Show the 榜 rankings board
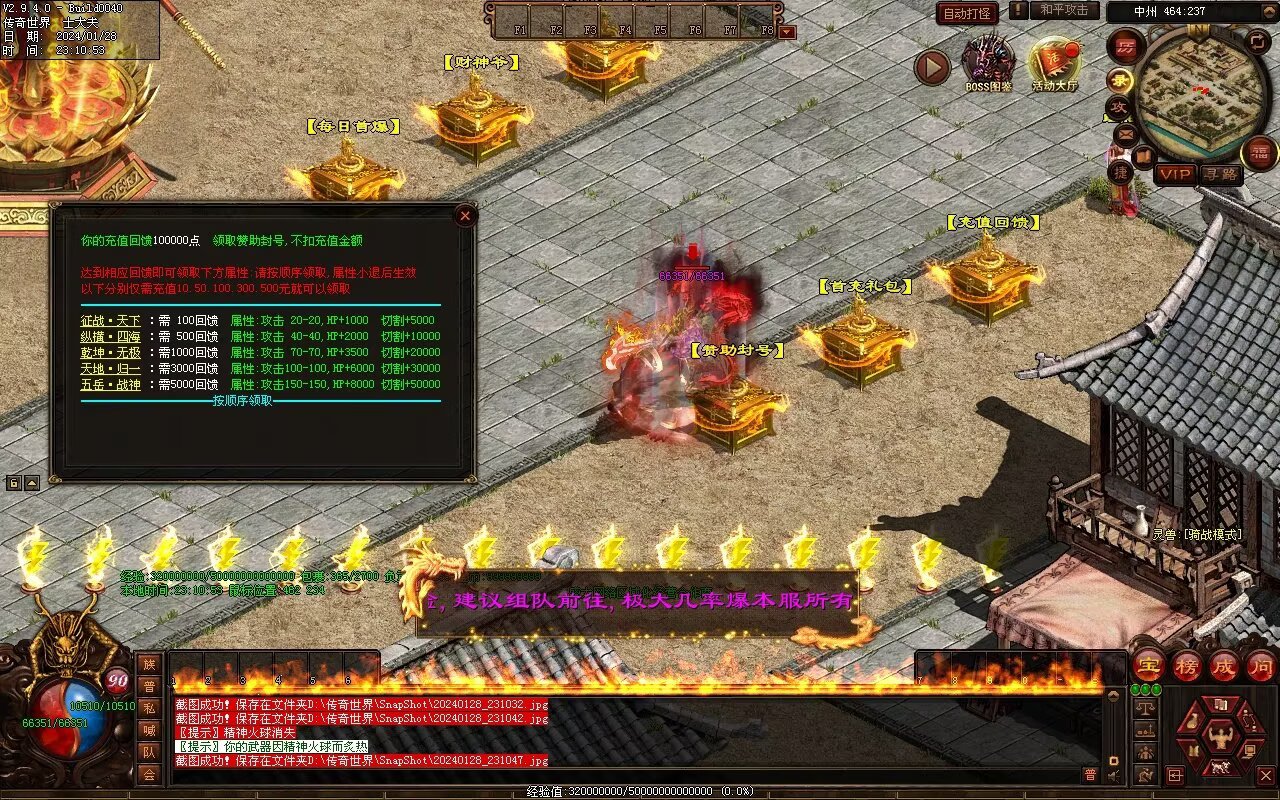 tap(1187, 665)
